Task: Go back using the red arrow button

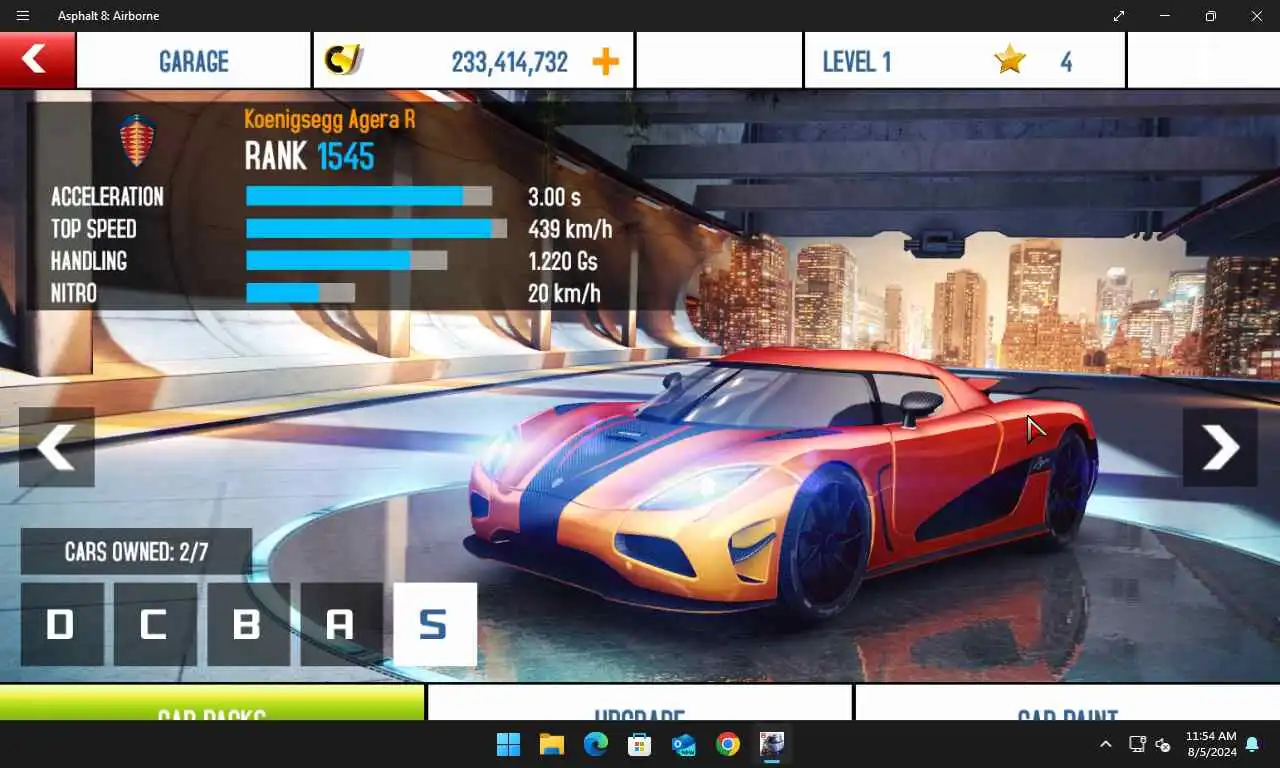Action: (37, 60)
